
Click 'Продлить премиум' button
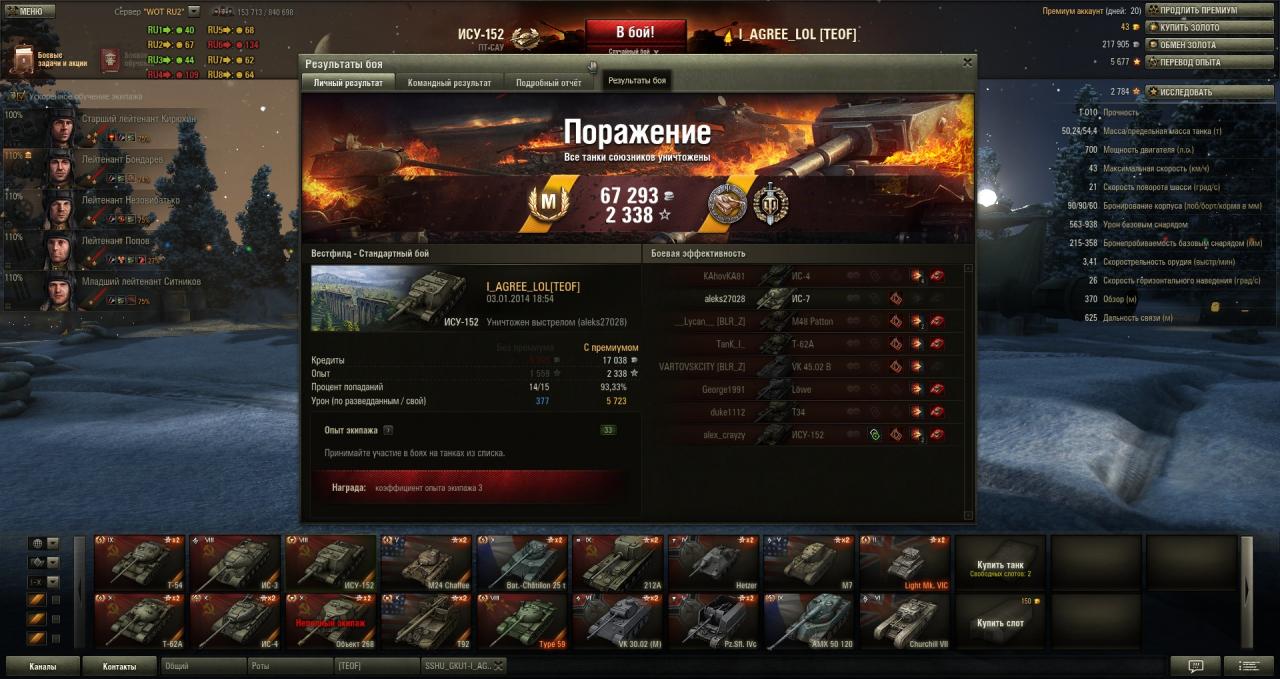click(1196, 10)
